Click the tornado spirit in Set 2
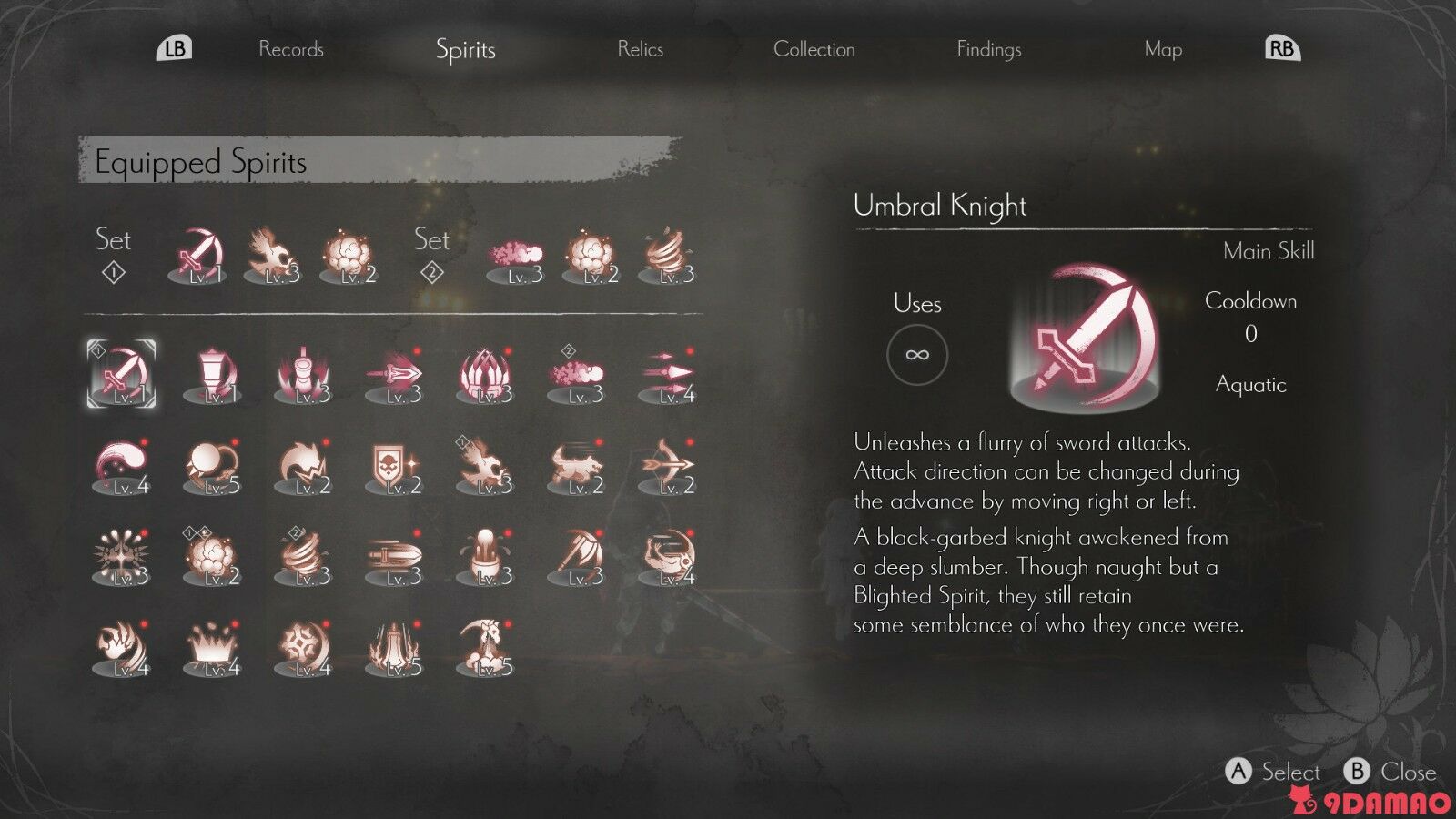The height and width of the screenshot is (819, 1456). pyautogui.click(x=667, y=255)
